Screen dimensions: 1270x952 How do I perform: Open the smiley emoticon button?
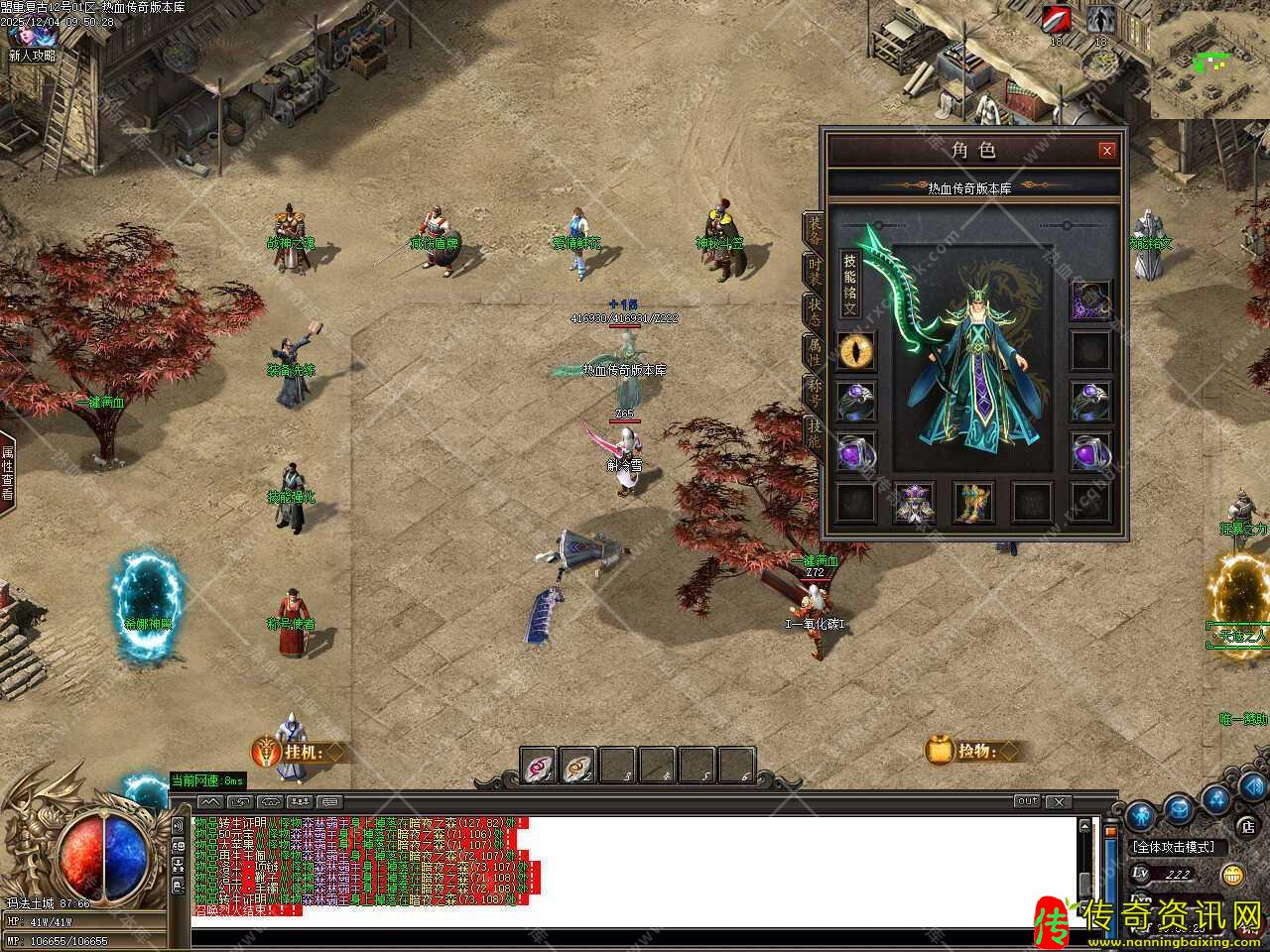click(1233, 875)
